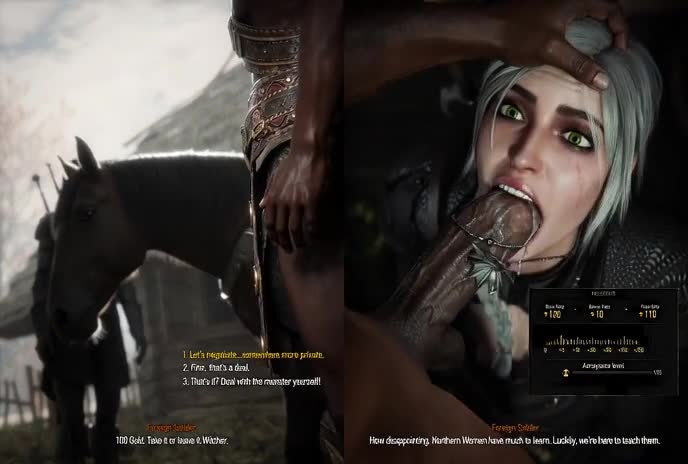688x464 pixels.
Task: Choose "Let's negotiate... somewhere more private" reply
Action: (252, 355)
